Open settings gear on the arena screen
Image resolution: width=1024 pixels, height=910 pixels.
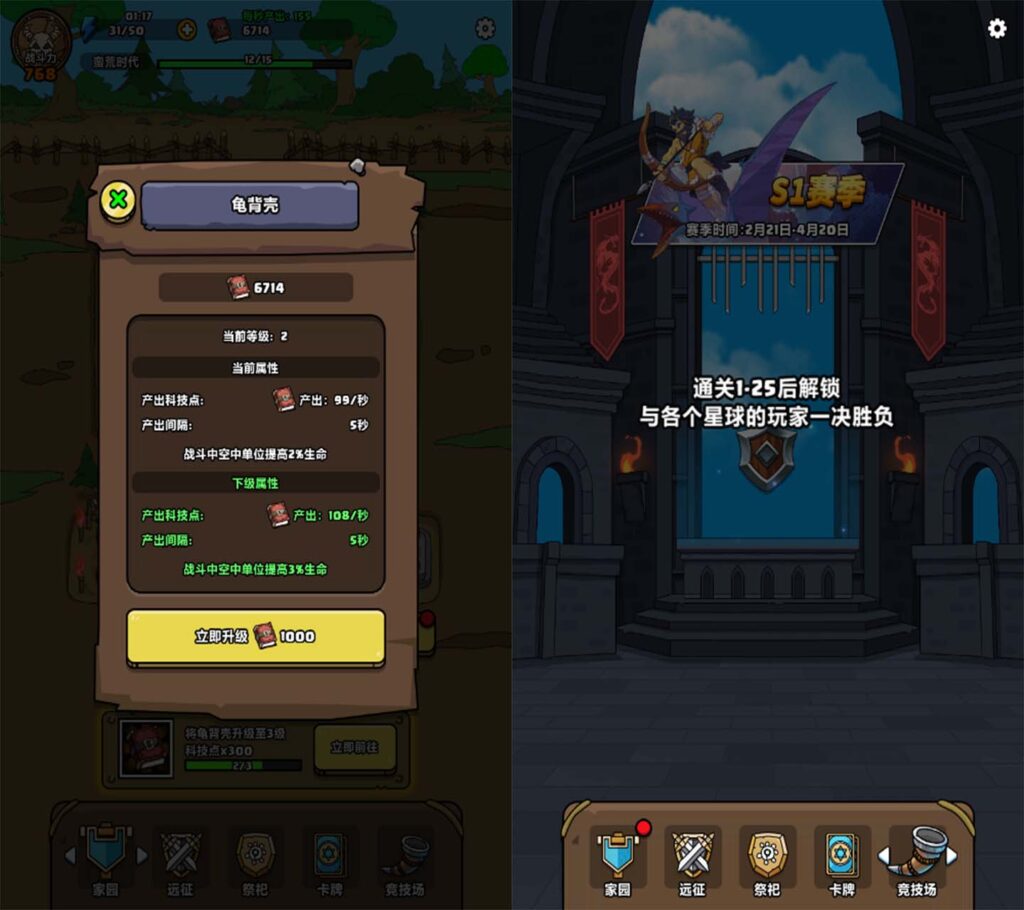997,28
